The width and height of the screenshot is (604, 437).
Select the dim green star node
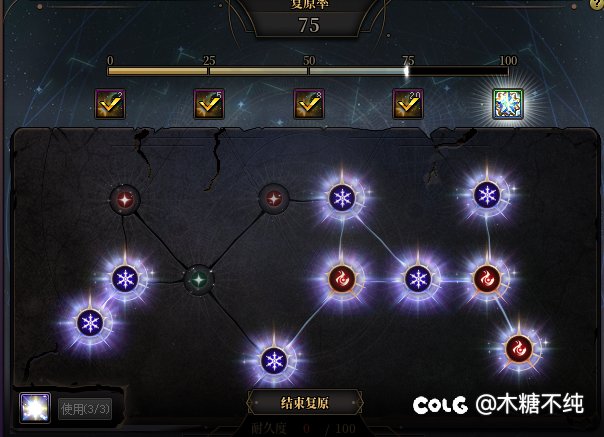tap(199, 279)
